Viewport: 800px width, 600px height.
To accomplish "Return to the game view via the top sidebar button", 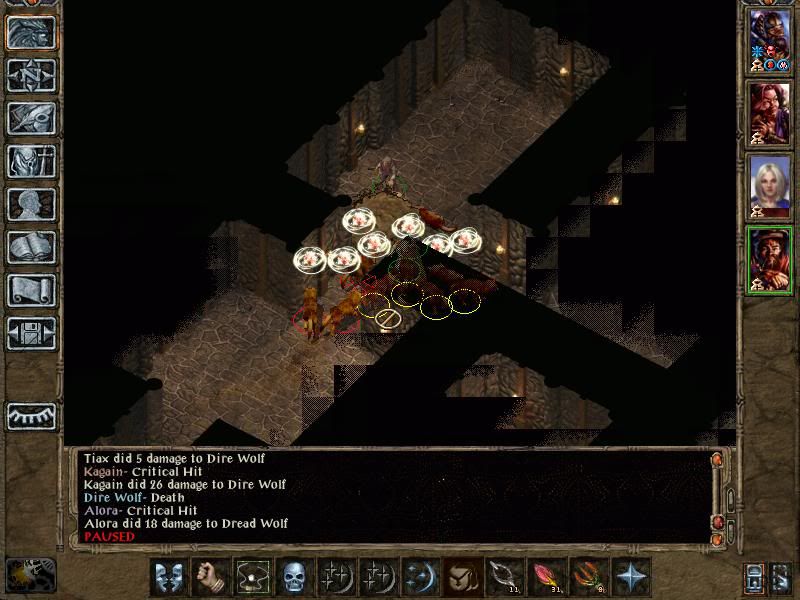I will [x=31, y=32].
